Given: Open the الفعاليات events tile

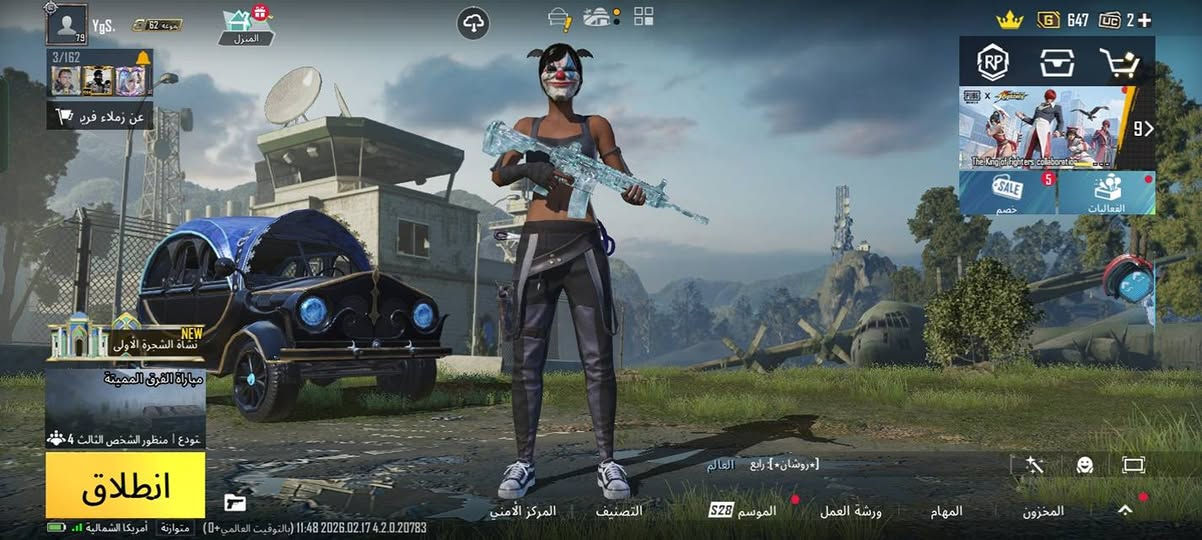Looking at the screenshot, I should pyautogui.click(x=1106, y=193).
